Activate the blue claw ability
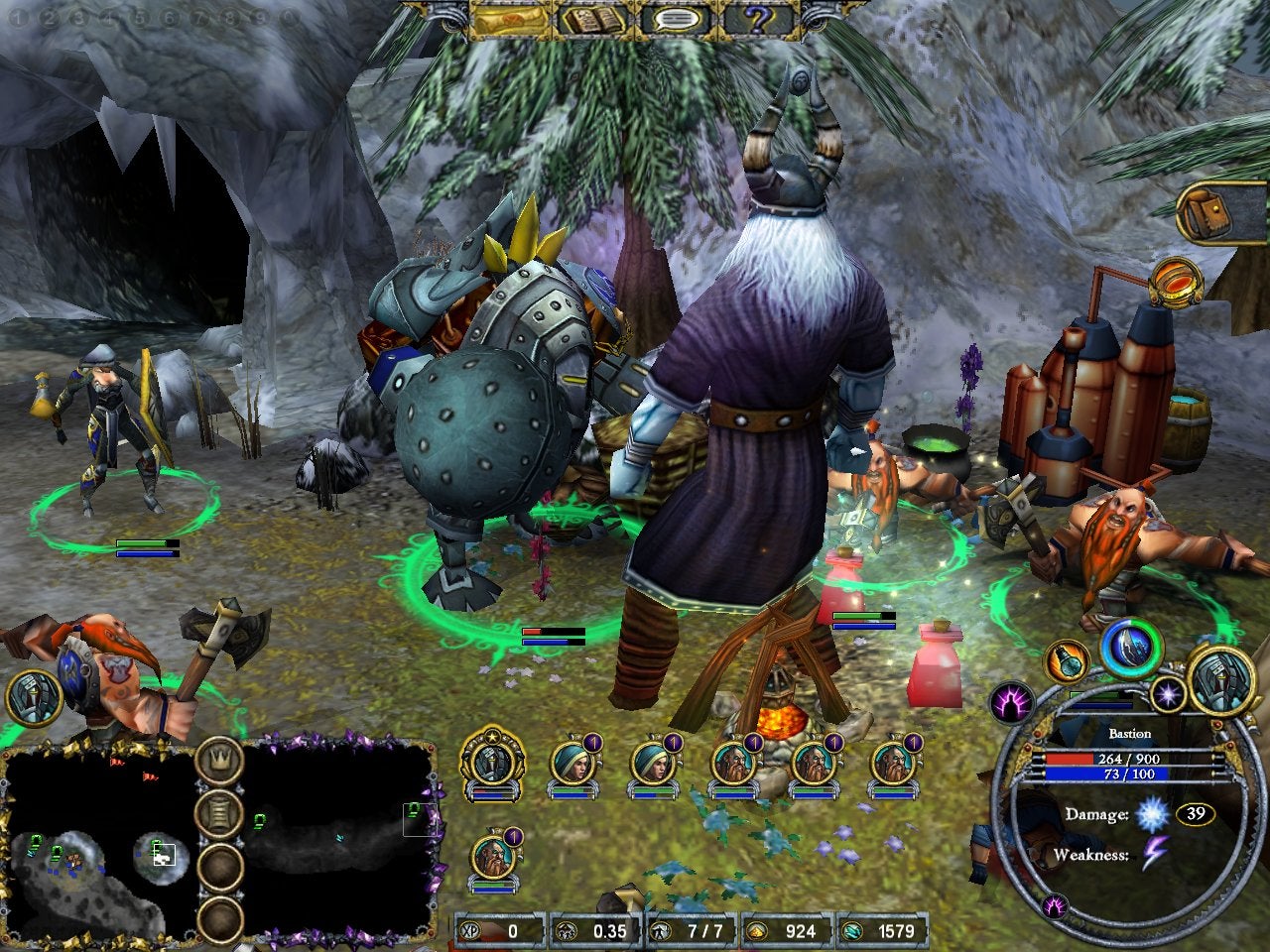The width and height of the screenshot is (1270, 952). click(x=1132, y=648)
